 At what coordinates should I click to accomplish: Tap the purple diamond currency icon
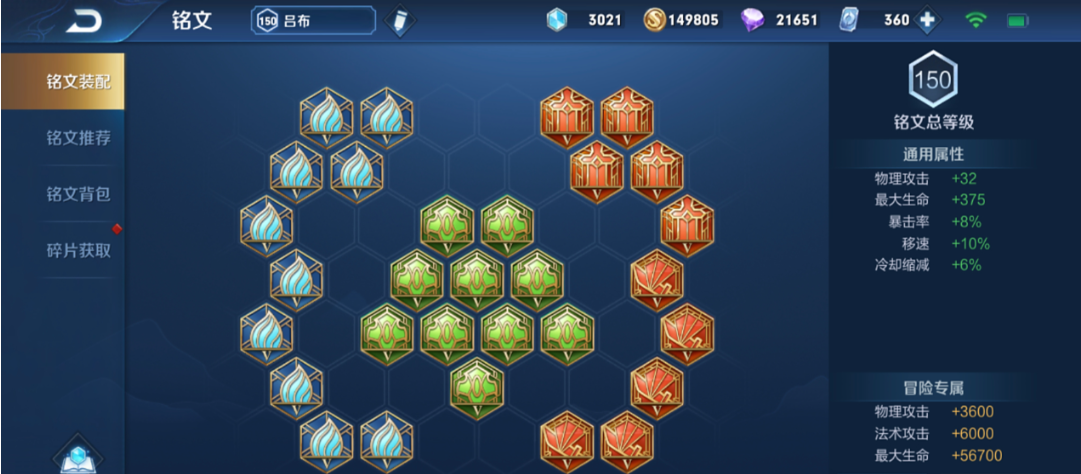point(752,20)
